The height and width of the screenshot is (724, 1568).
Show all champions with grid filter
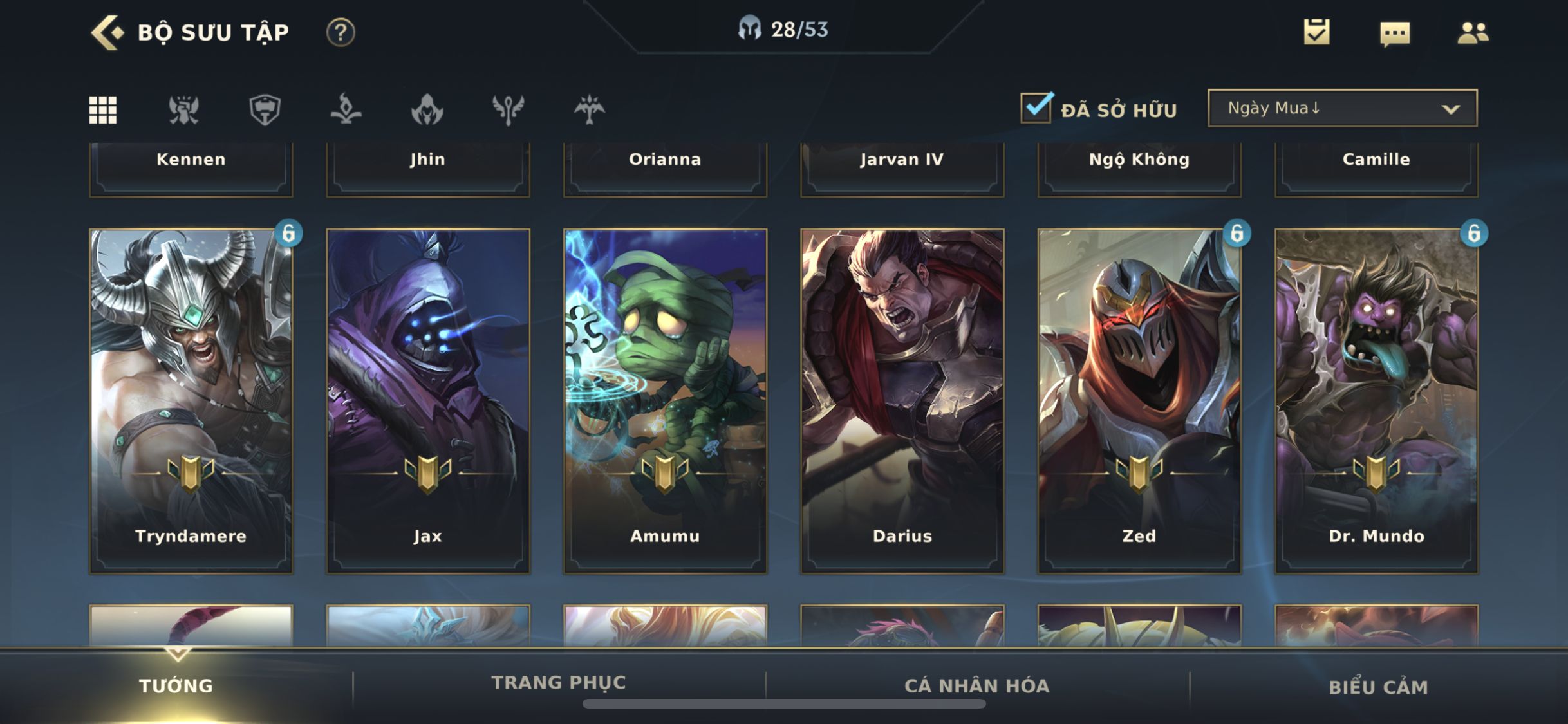(103, 109)
